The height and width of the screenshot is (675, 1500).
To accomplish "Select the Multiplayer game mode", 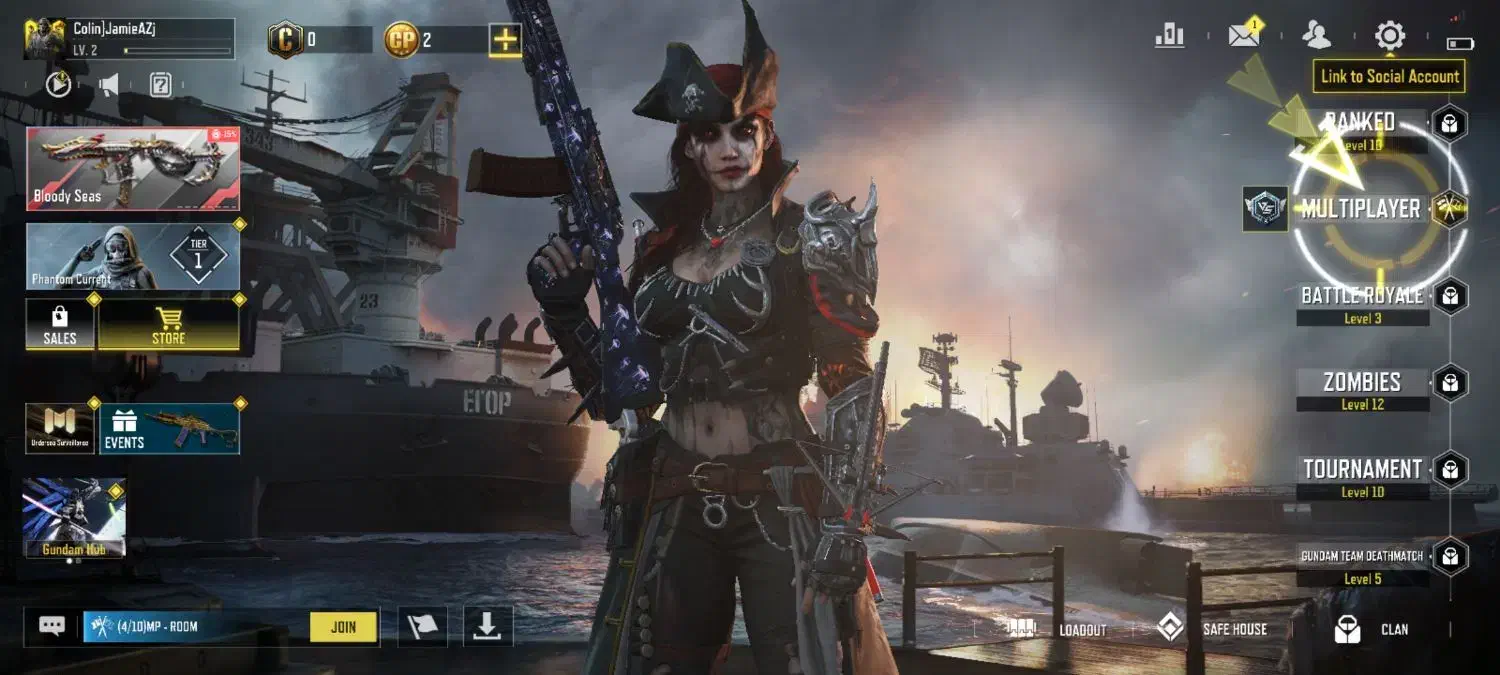I will click(x=1360, y=209).
